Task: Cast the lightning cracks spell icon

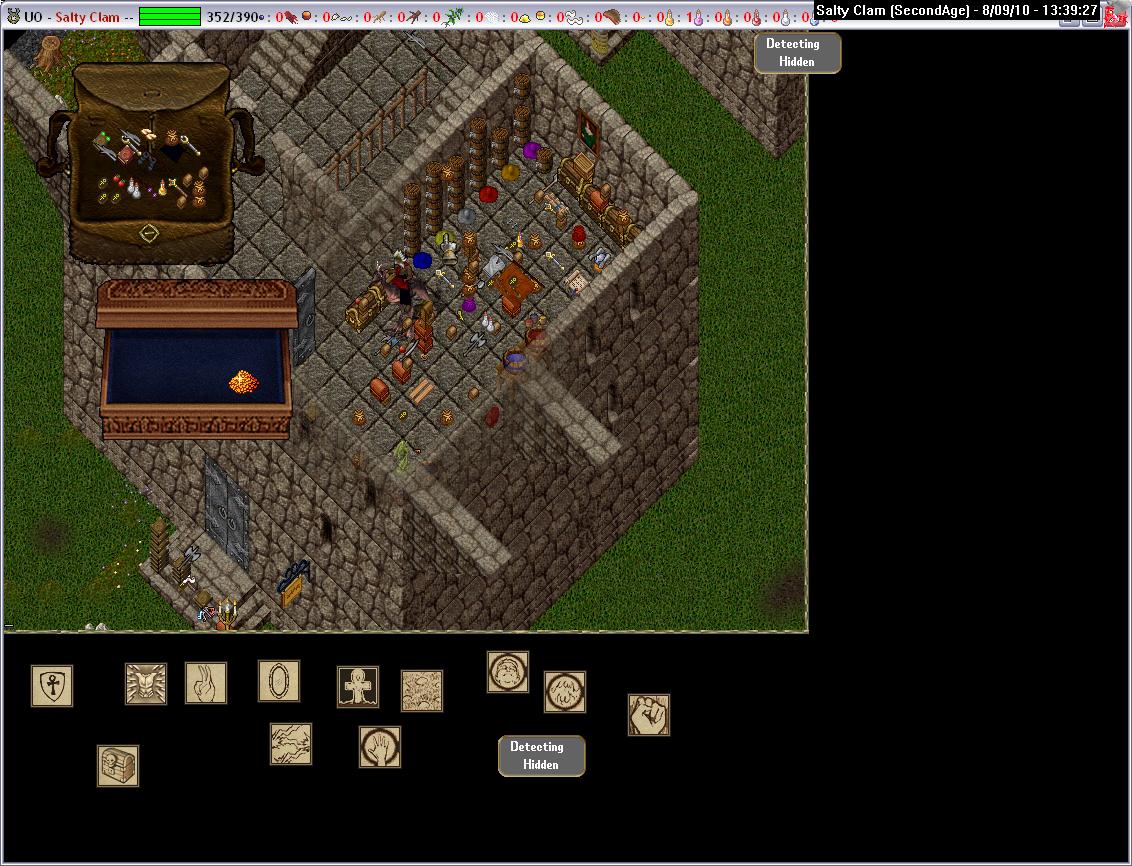Action: coord(291,744)
